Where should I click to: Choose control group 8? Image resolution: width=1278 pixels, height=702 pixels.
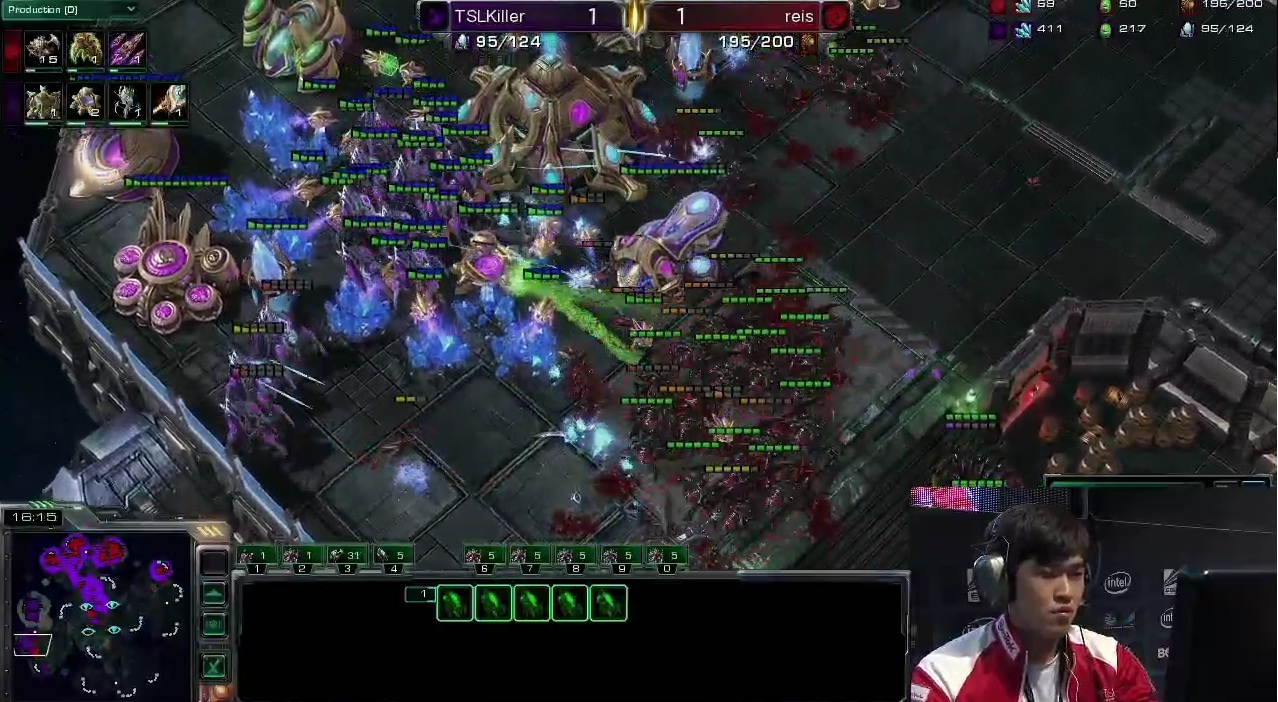[x=574, y=556]
